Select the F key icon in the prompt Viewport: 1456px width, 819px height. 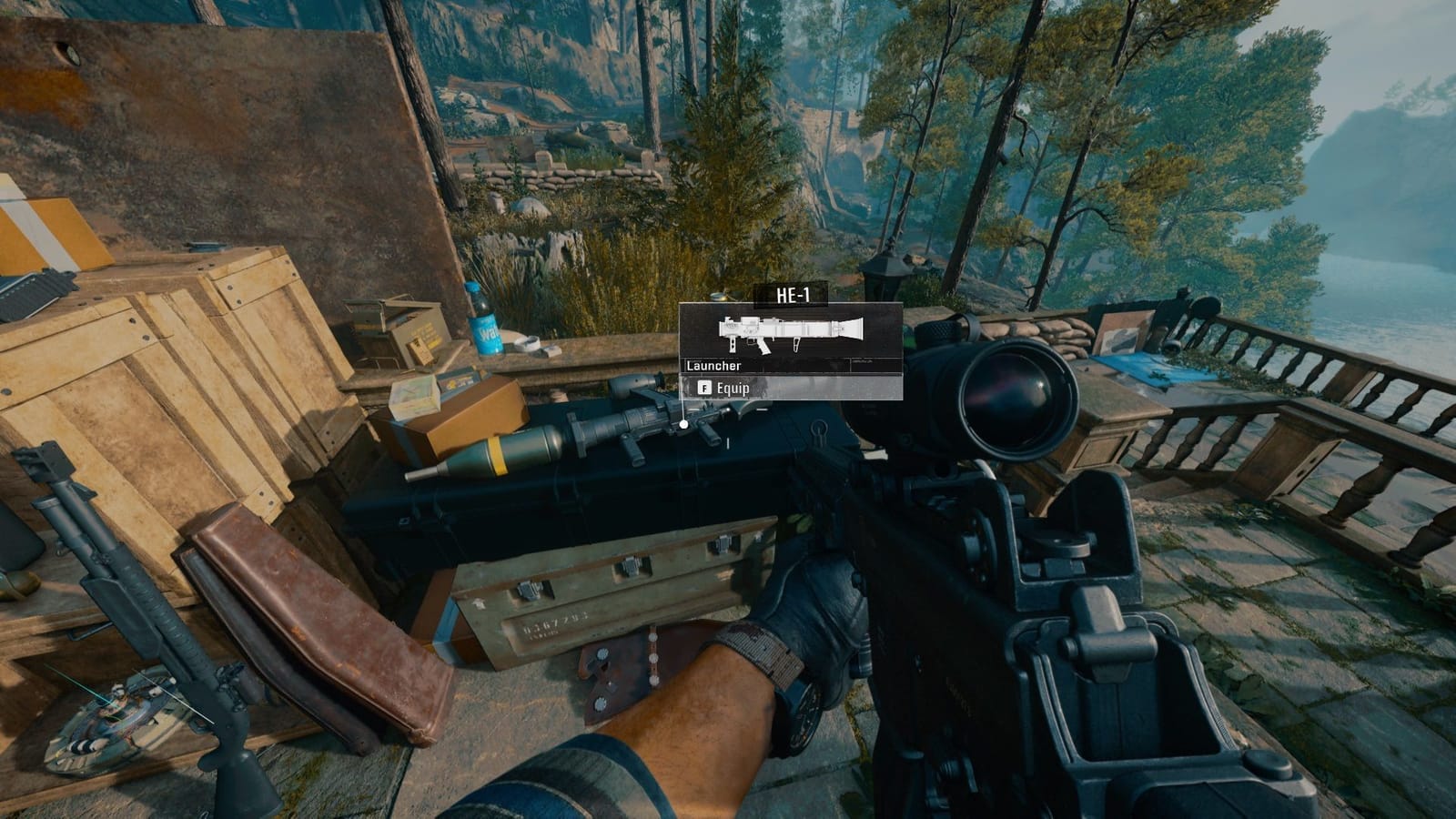tap(705, 388)
